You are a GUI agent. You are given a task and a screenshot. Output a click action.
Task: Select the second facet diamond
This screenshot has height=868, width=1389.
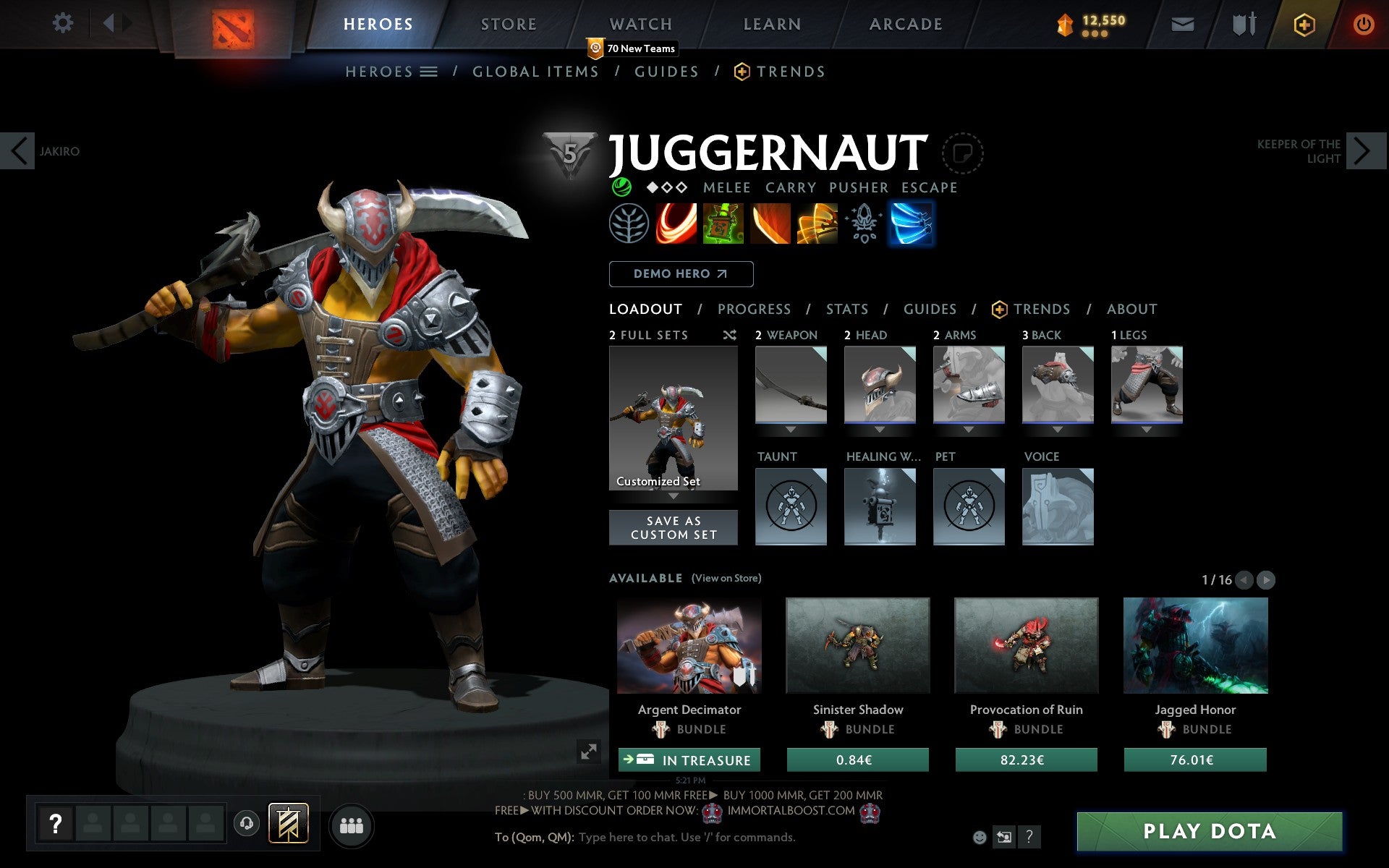coord(666,187)
